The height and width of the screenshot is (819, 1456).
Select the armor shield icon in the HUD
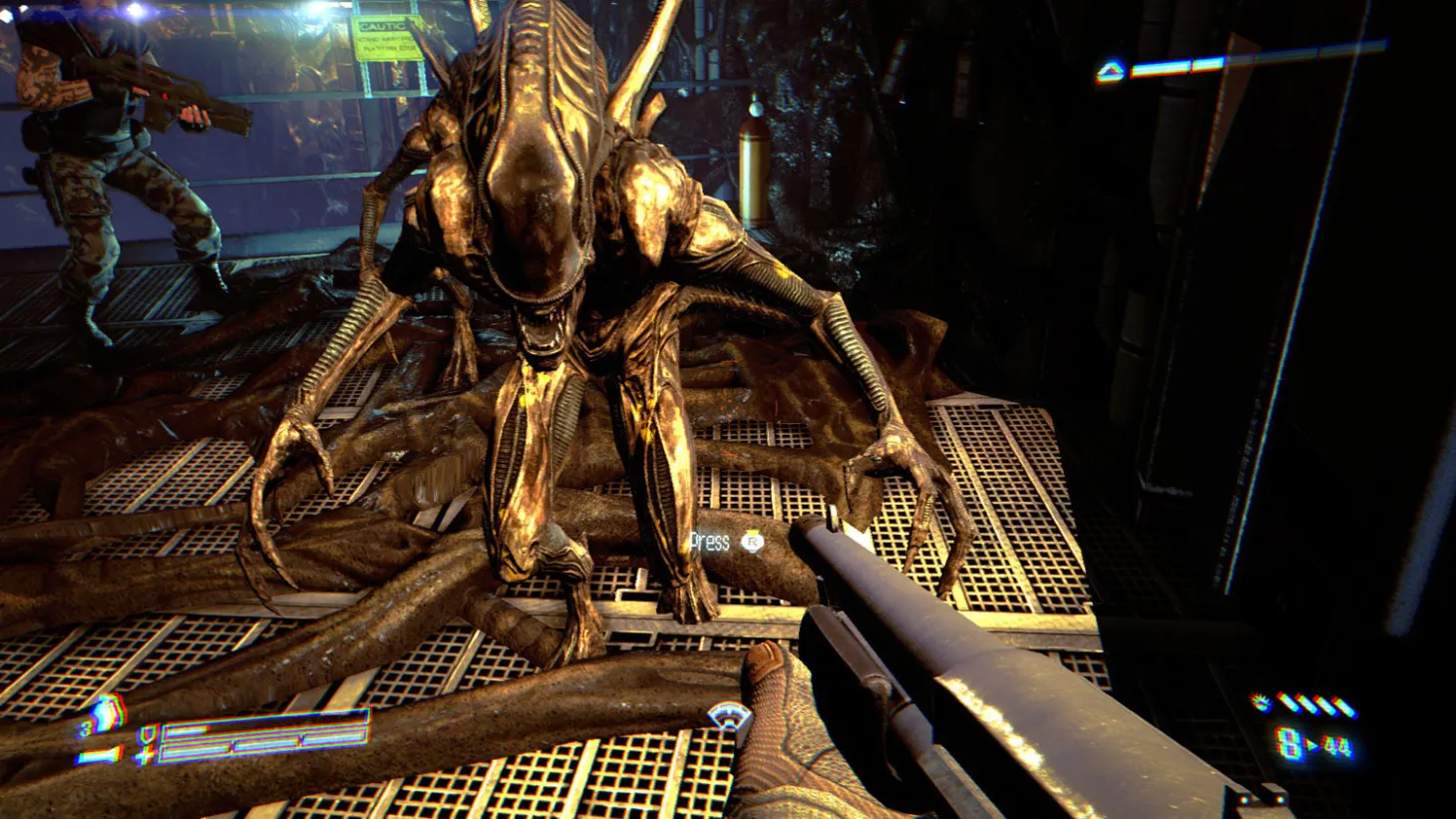tap(146, 736)
